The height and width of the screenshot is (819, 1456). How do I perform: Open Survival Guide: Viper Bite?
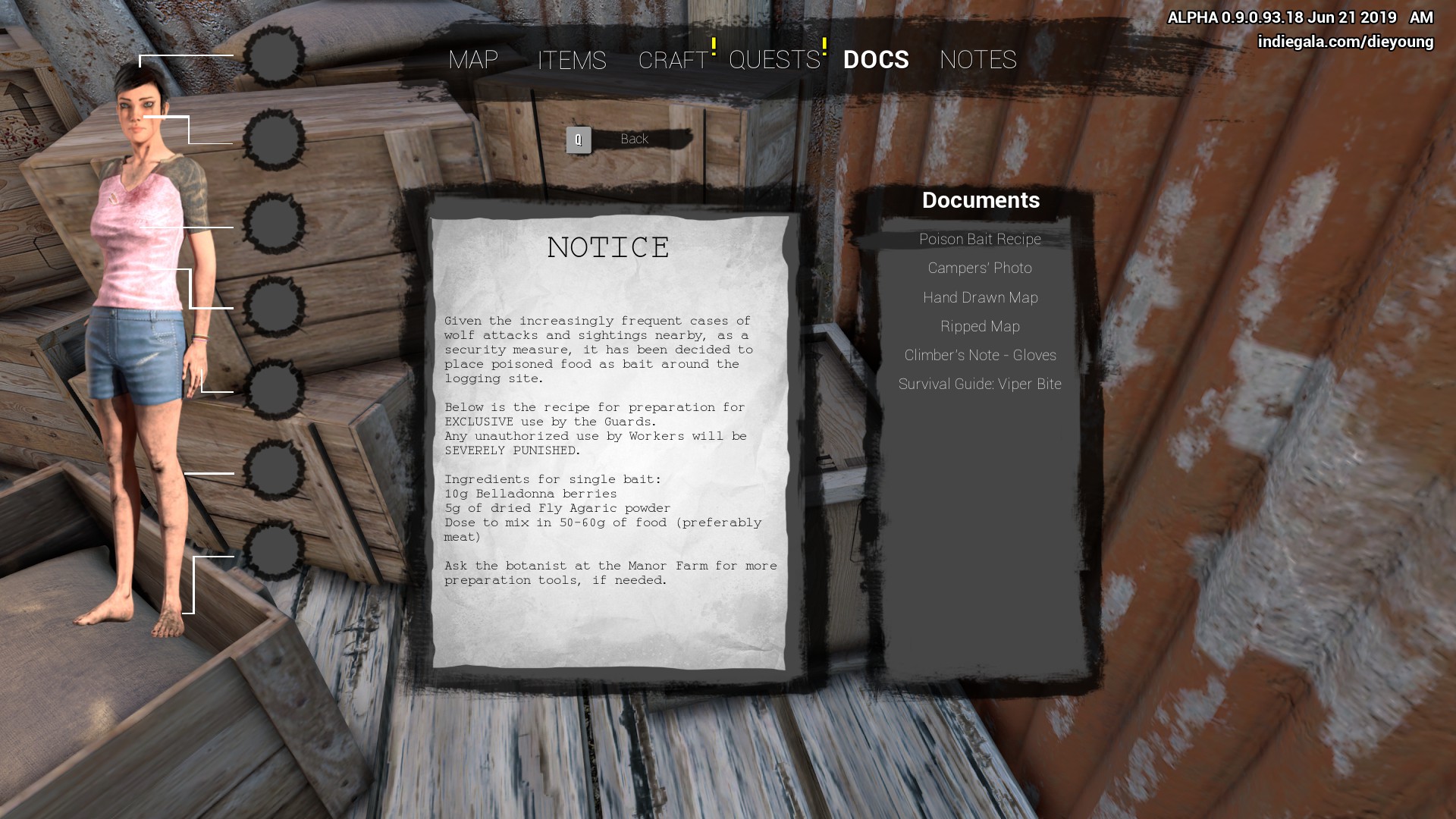point(980,384)
